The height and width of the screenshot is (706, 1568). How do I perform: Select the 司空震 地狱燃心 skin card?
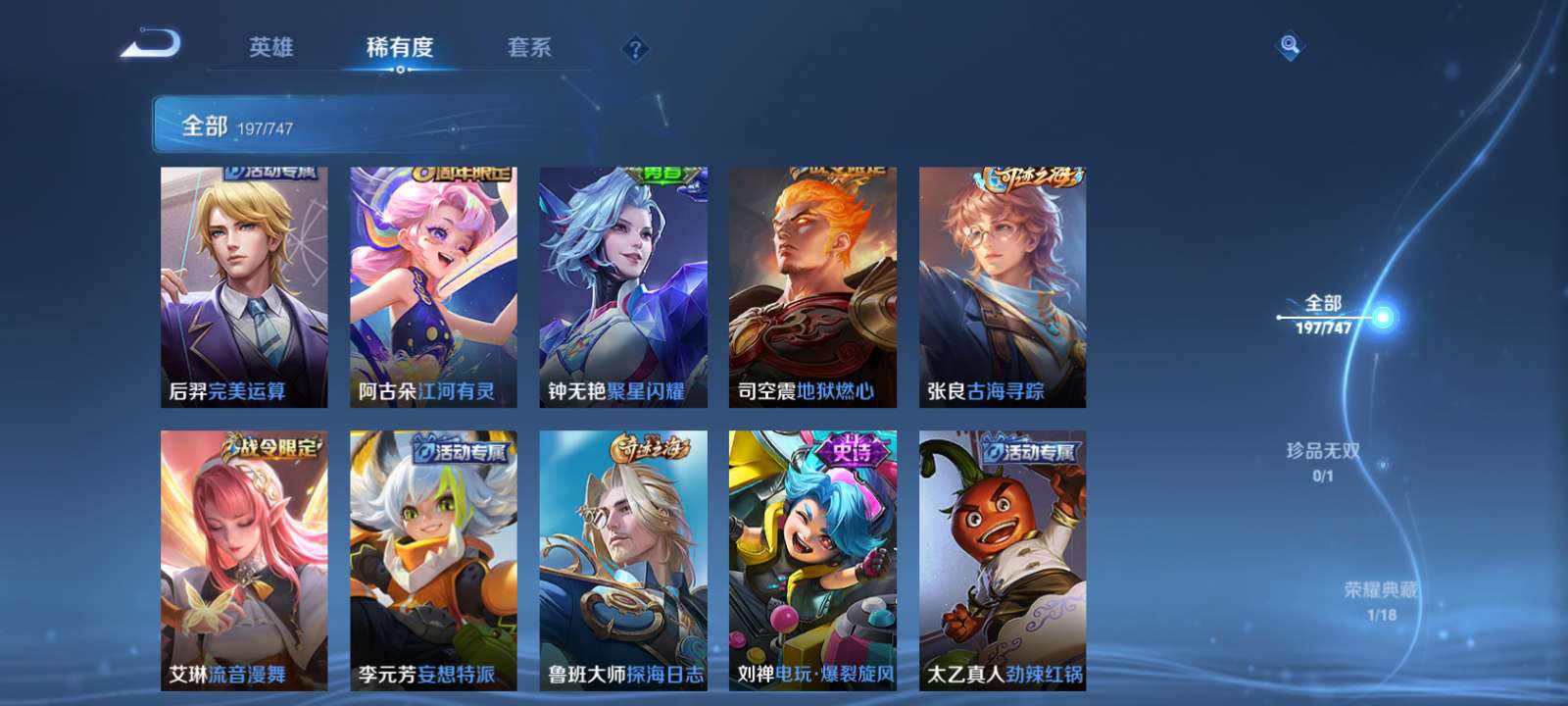812,286
